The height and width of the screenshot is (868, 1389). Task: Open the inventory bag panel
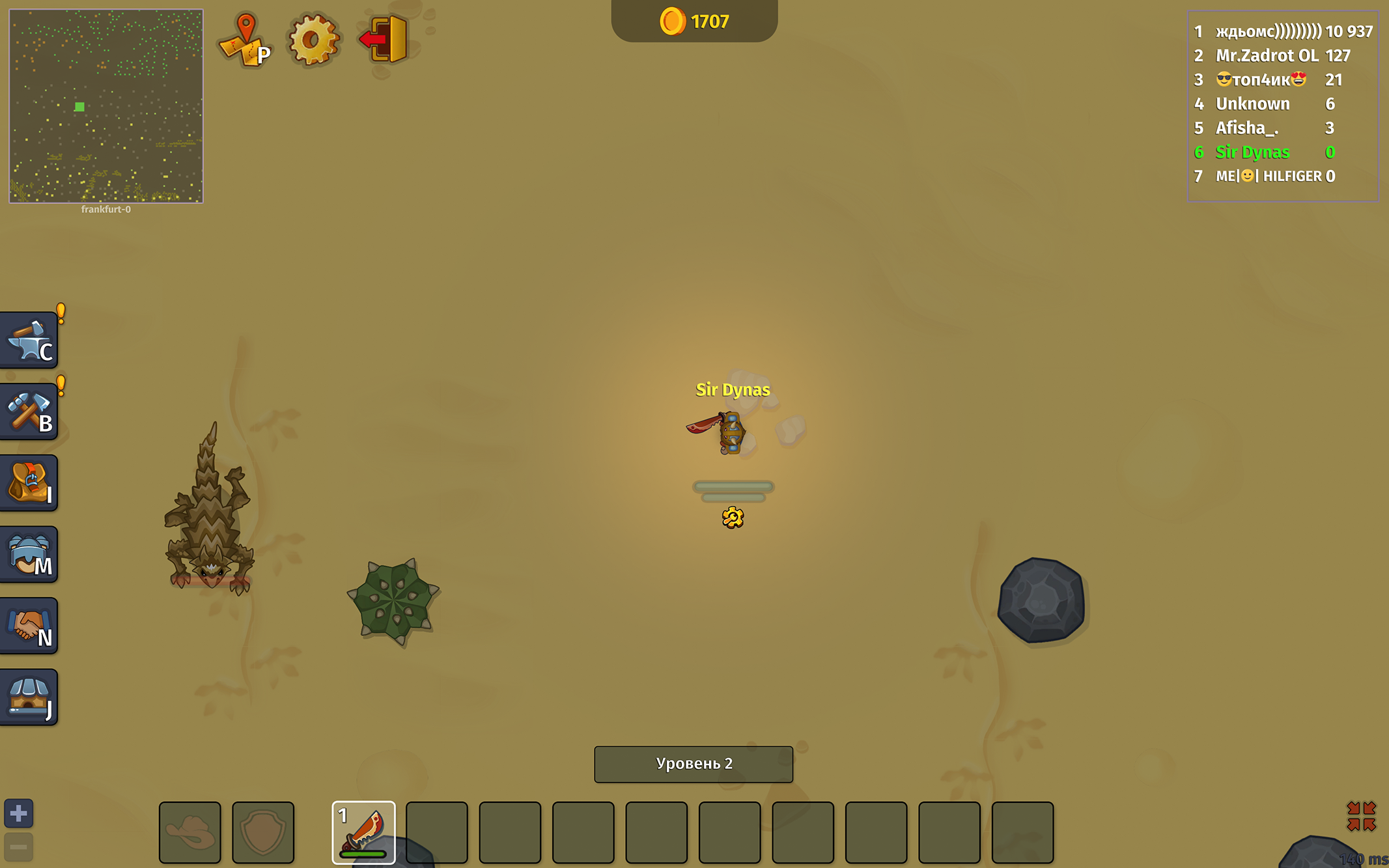point(29,483)
